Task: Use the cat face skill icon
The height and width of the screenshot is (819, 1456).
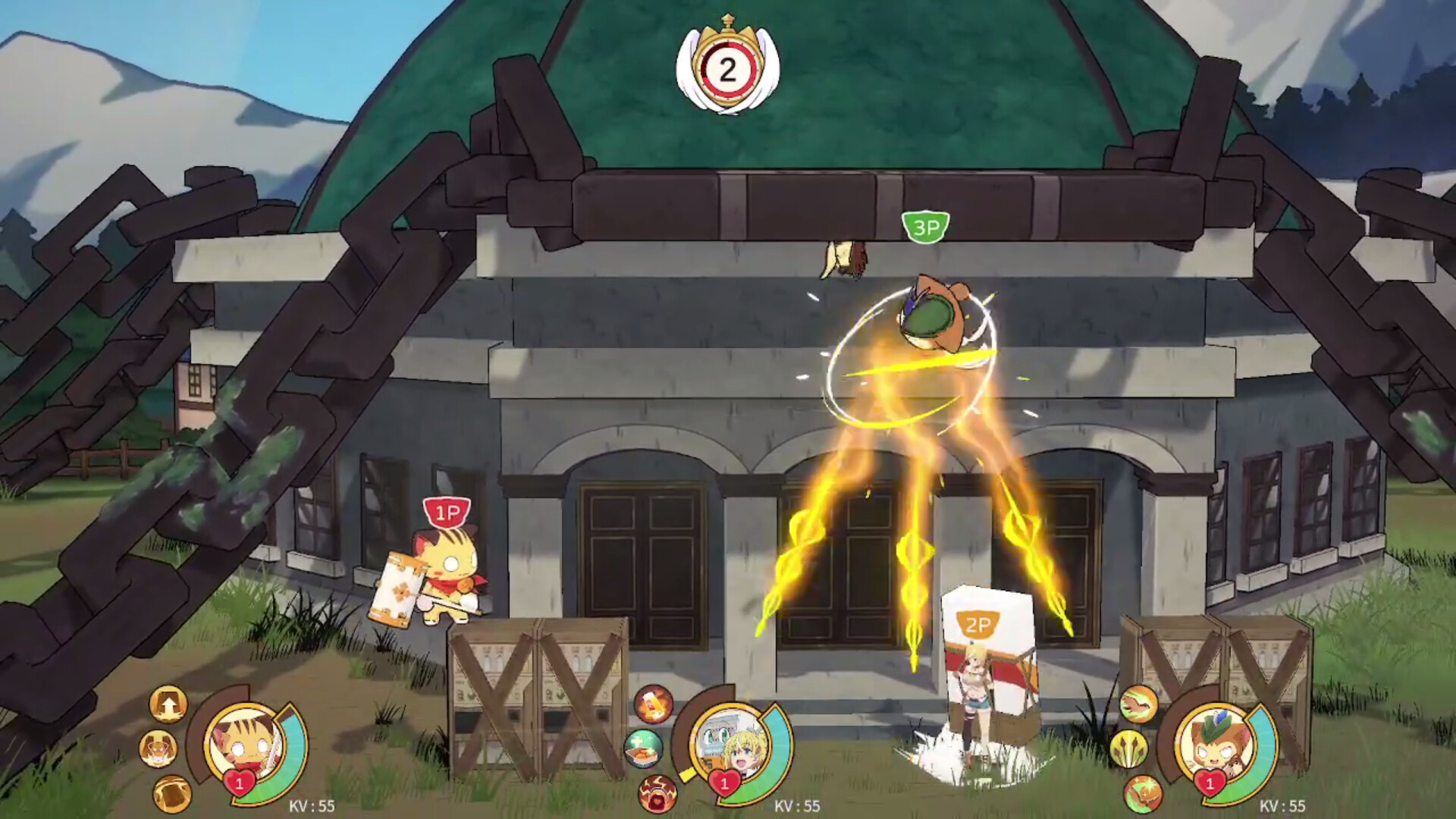Action: [x=158, y=749]
